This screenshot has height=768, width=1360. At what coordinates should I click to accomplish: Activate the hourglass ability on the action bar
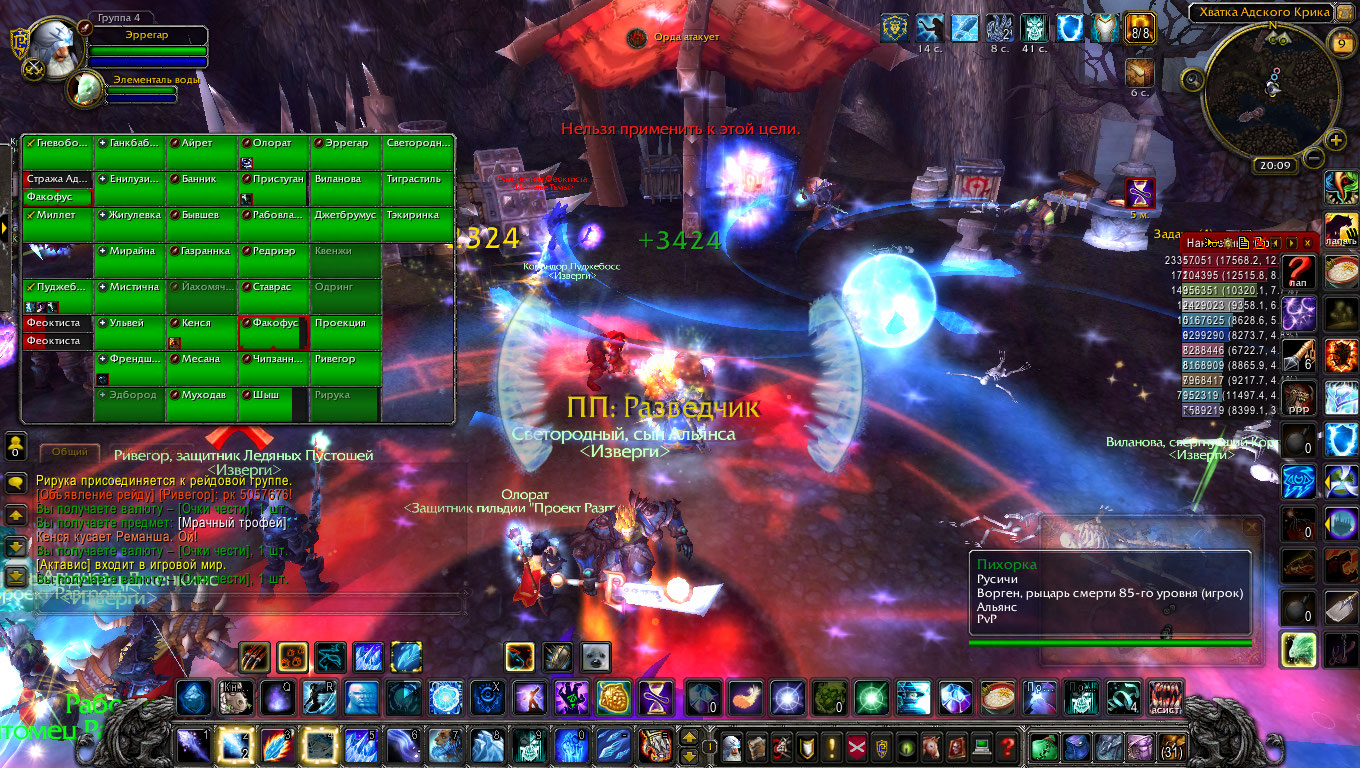(x=656, y=697)
